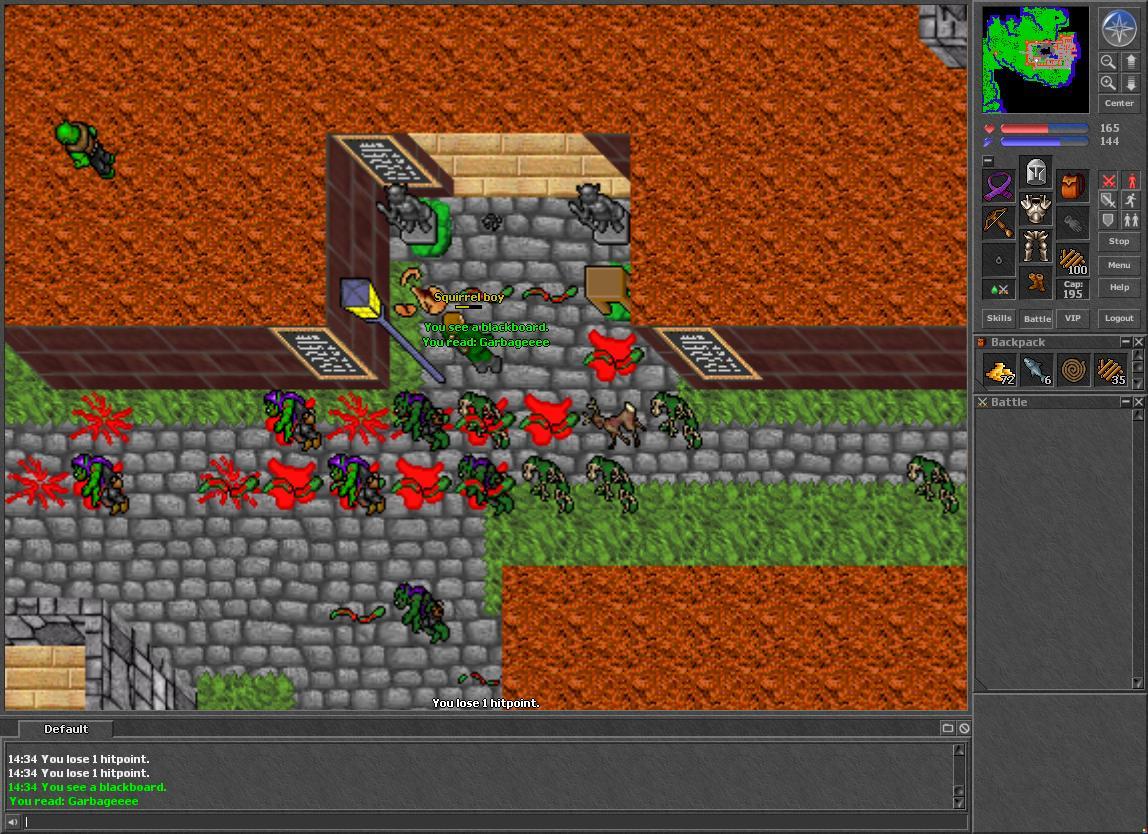Select the ammunition slot with 100 bolts
1148x834 pixels.
(x=1073, y=260)
